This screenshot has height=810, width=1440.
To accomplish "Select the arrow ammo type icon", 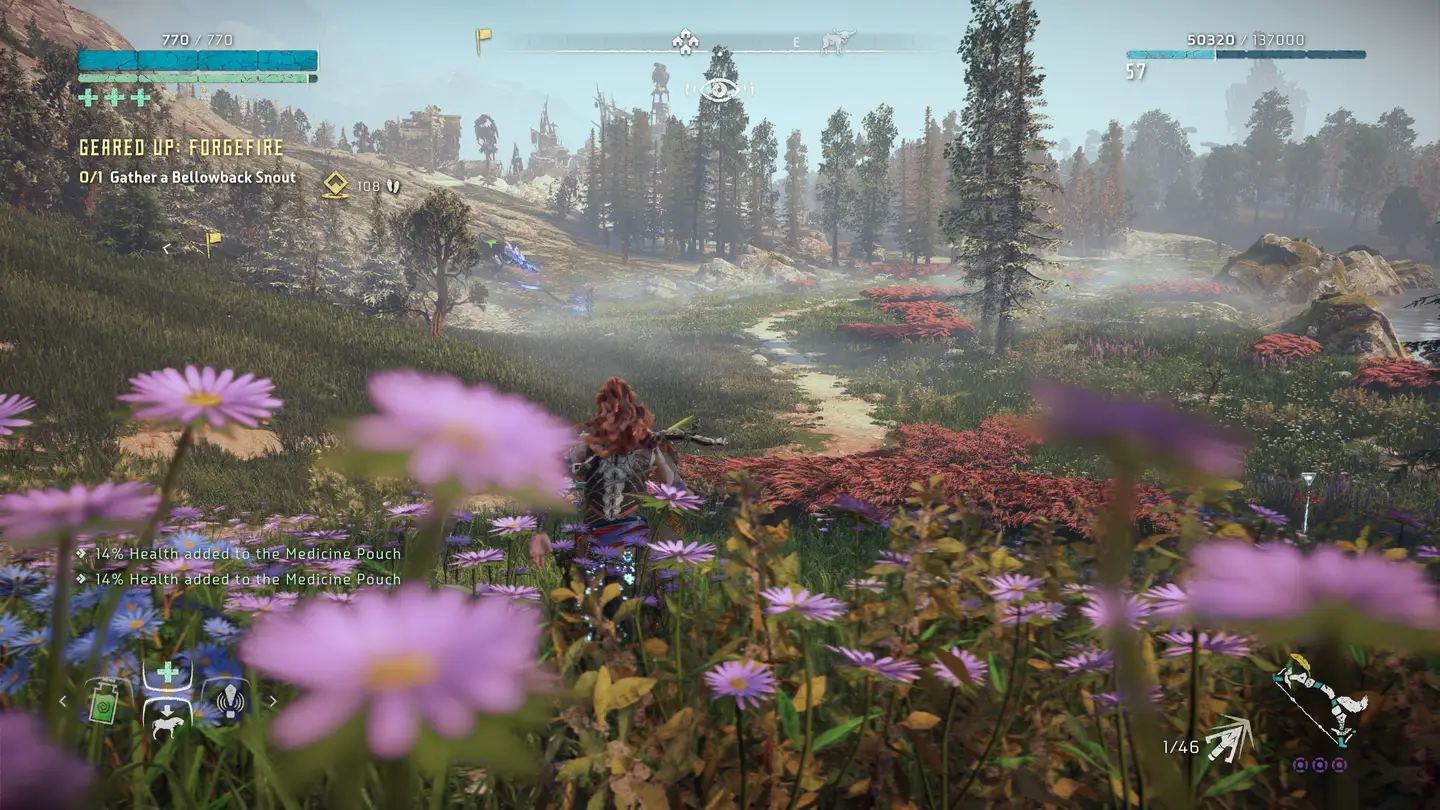I will pos(1229,742).
